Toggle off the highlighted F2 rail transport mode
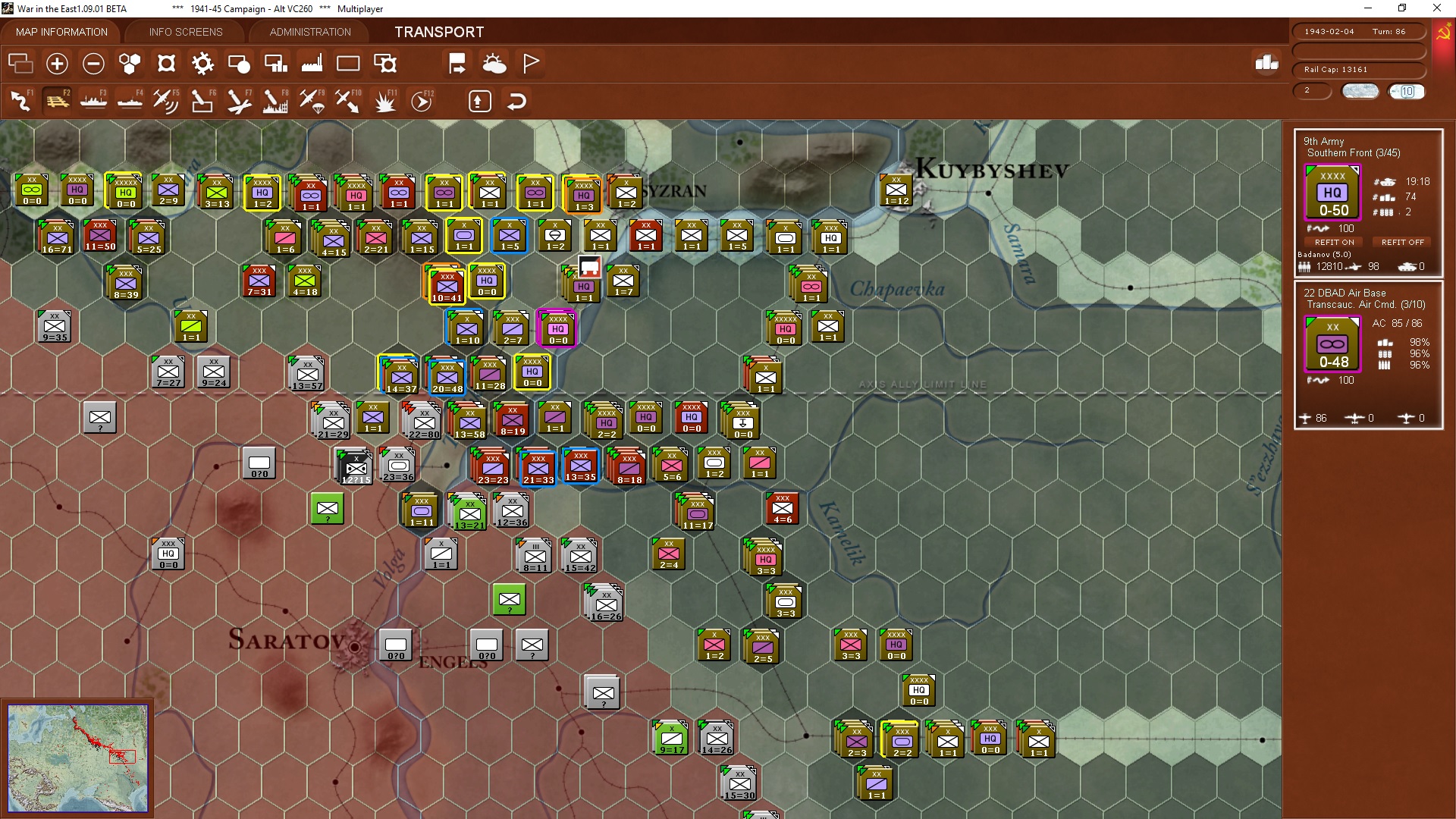 [57, 100]
